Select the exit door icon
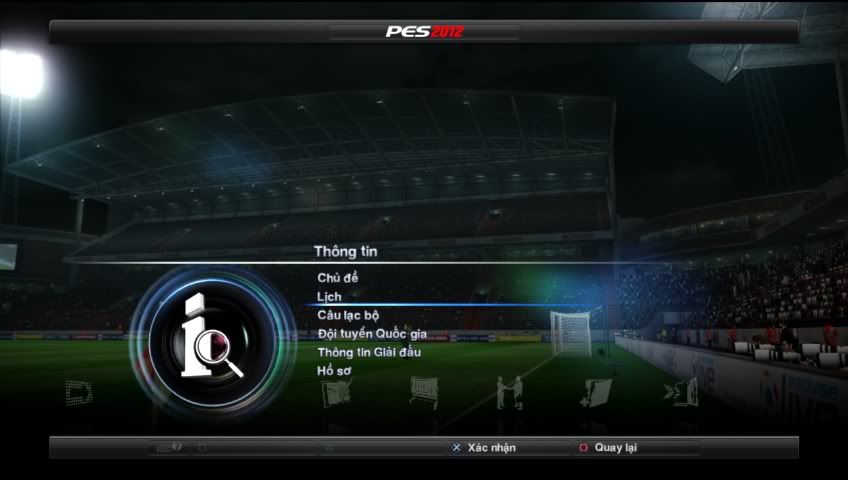The width and height of the screenshot is (848, 480). point(684,392)
